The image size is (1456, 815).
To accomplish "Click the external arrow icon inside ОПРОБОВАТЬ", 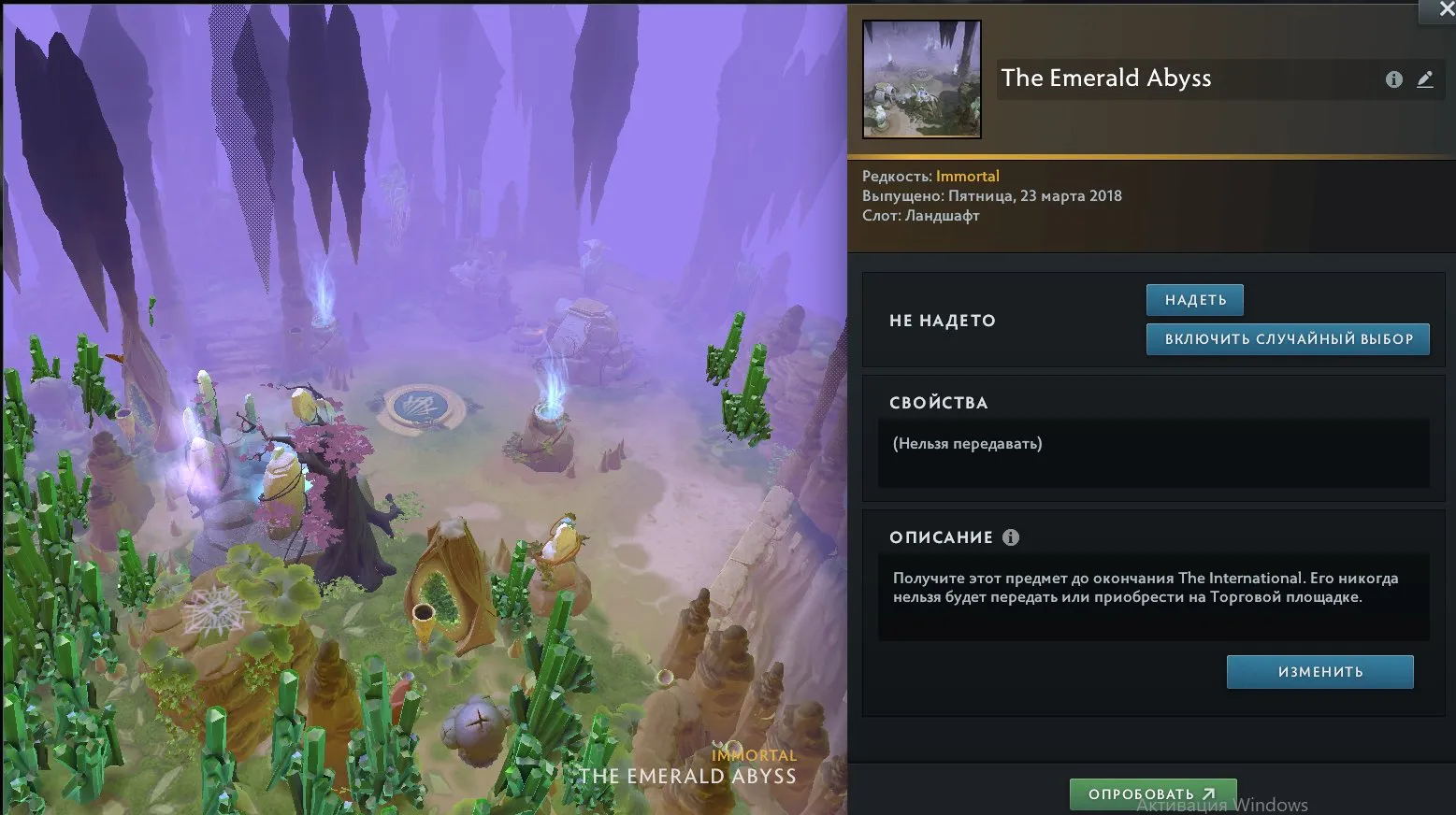I will 1207,794.
